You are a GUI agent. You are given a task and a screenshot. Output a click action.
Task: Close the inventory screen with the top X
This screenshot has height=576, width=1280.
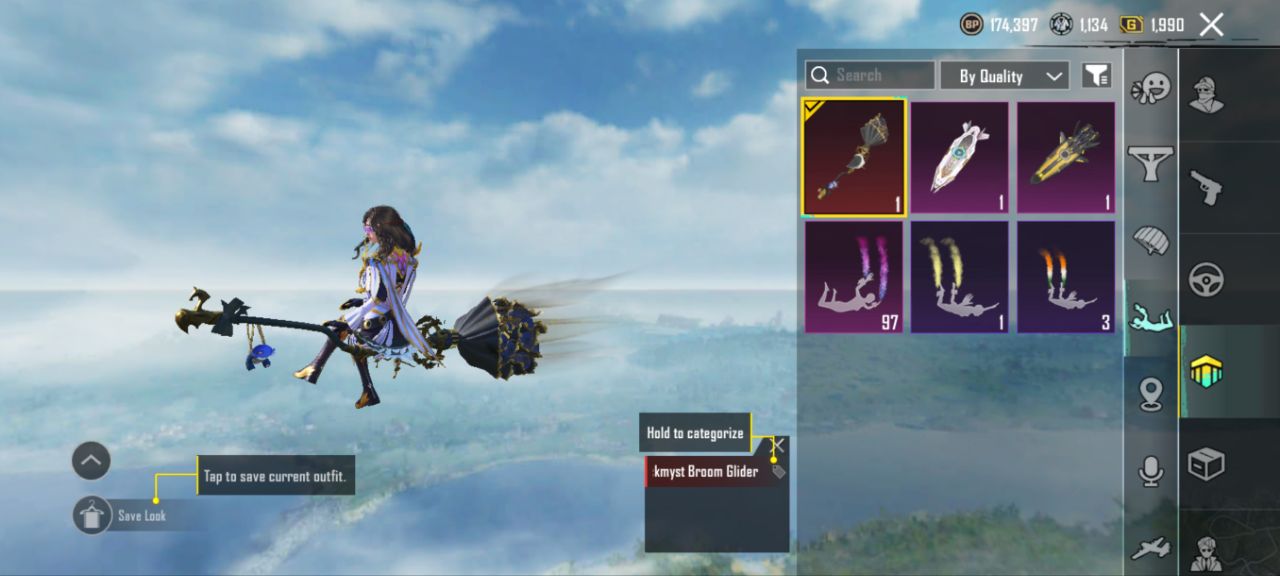(x=1211, y=25)
